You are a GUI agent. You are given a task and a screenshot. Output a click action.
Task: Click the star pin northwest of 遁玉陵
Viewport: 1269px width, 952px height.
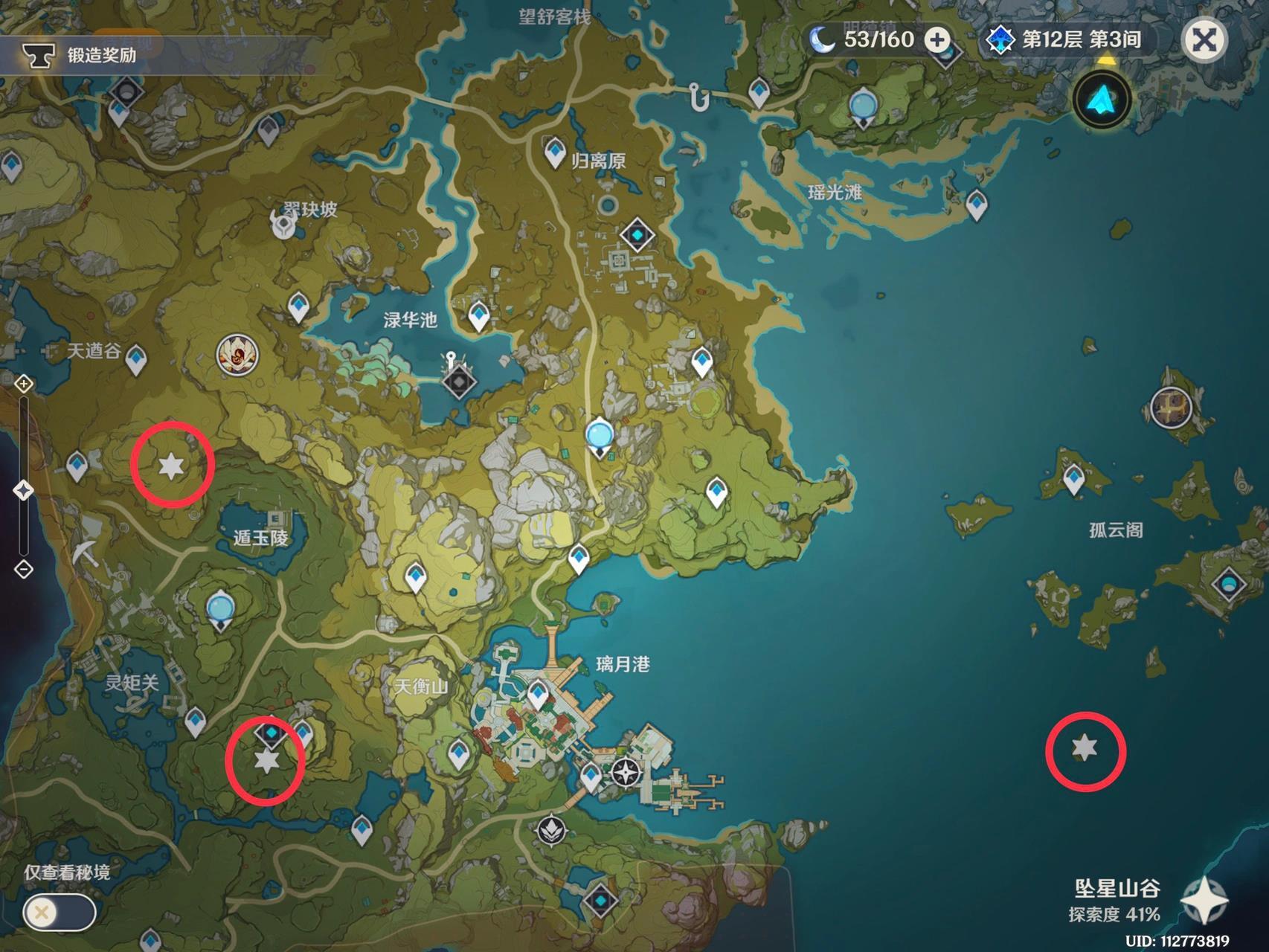(x=172, y=466)
